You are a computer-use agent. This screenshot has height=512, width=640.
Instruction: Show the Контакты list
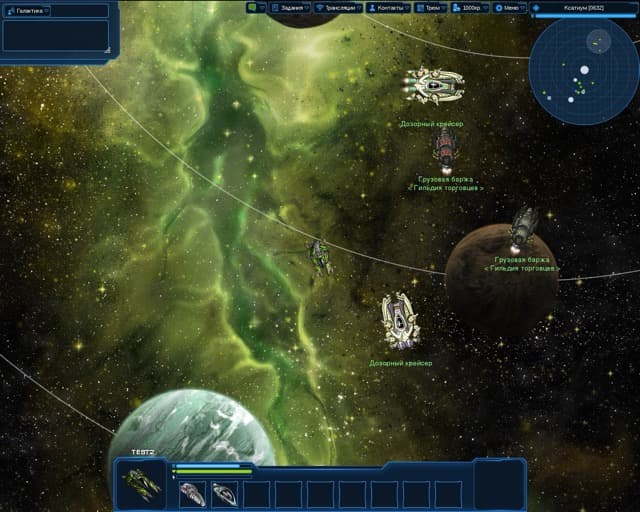388,7
